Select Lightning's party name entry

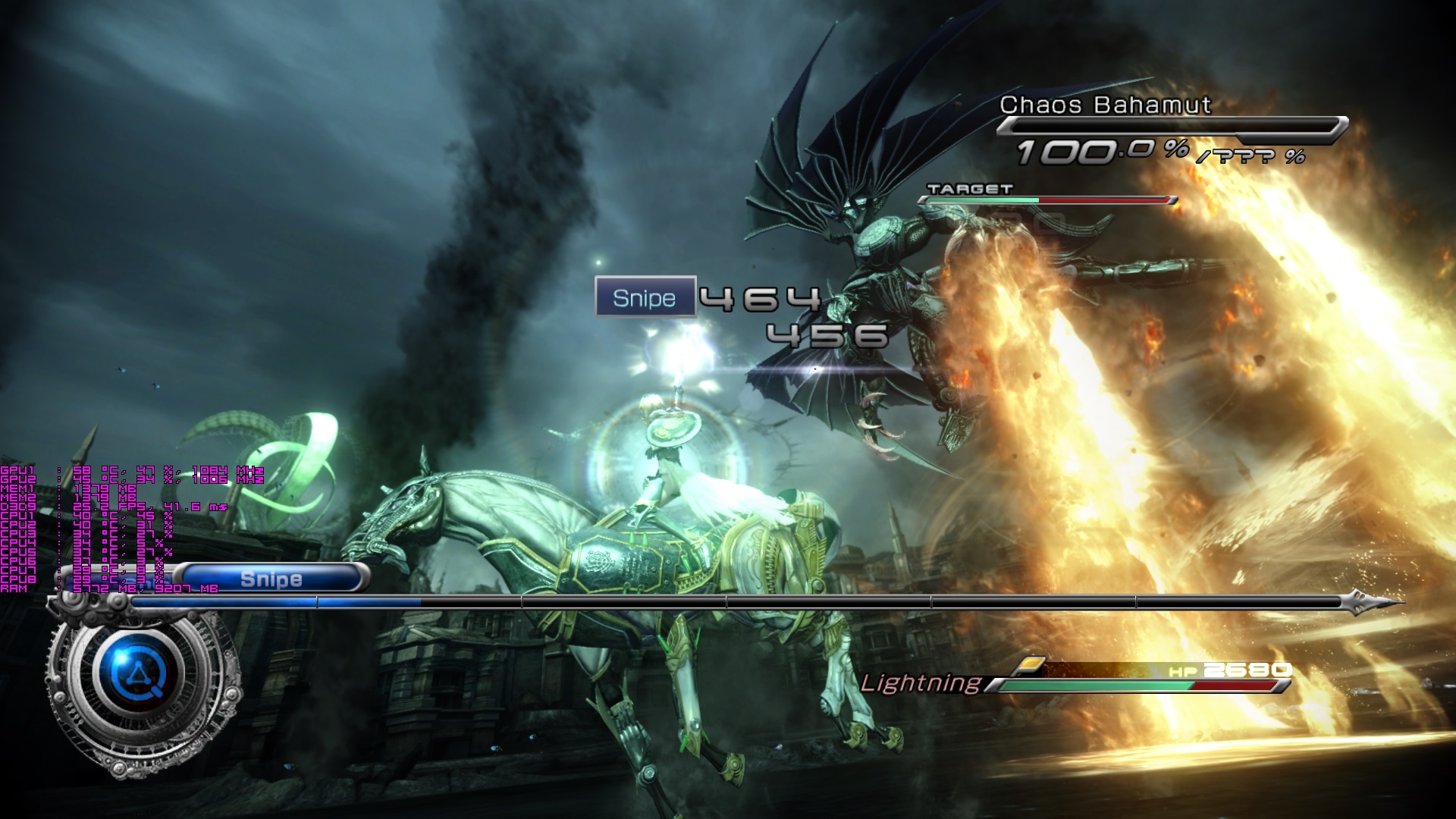(921, 683)
